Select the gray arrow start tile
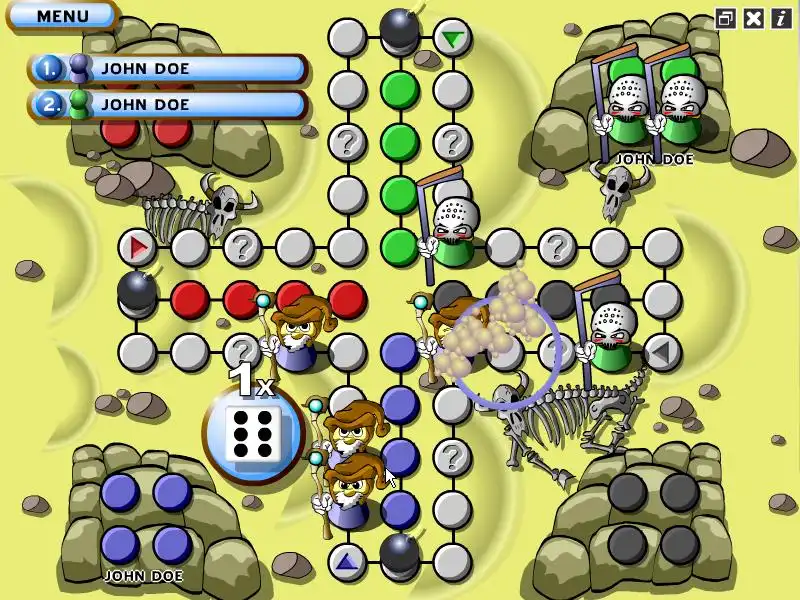 (661, 351)
